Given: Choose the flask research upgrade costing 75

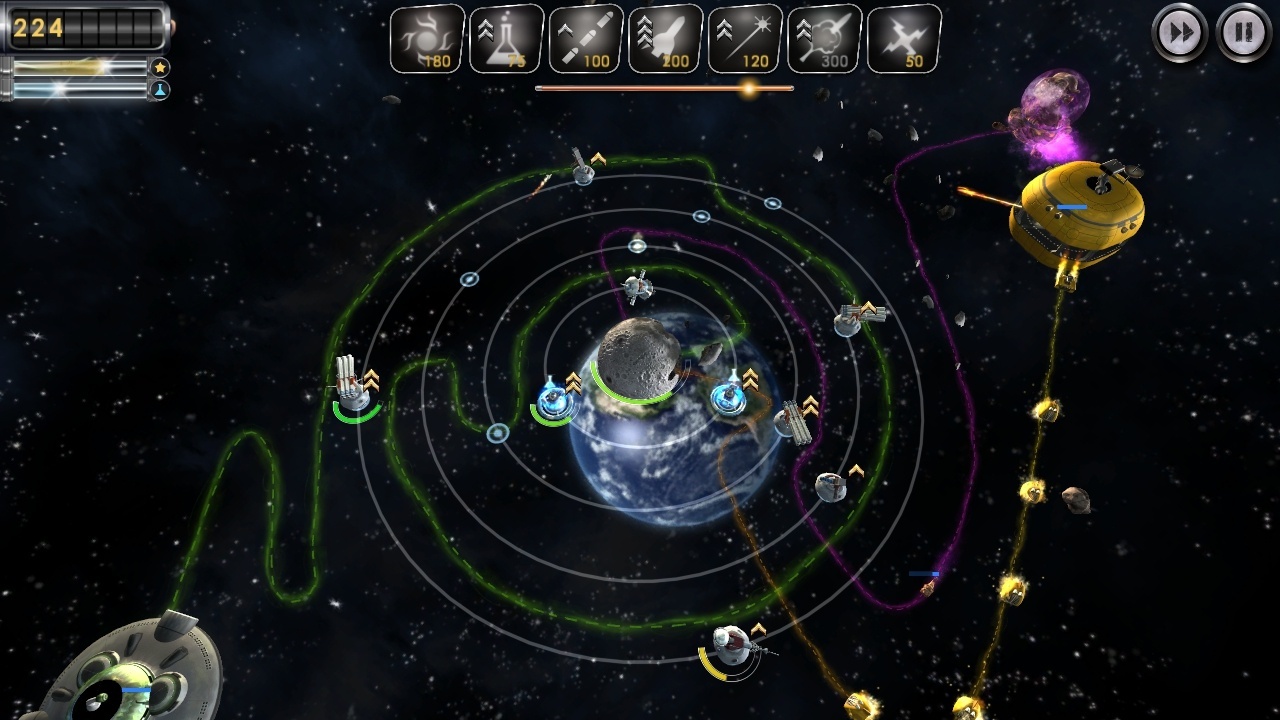Looking at the screenshot, I should pos(505,40).
